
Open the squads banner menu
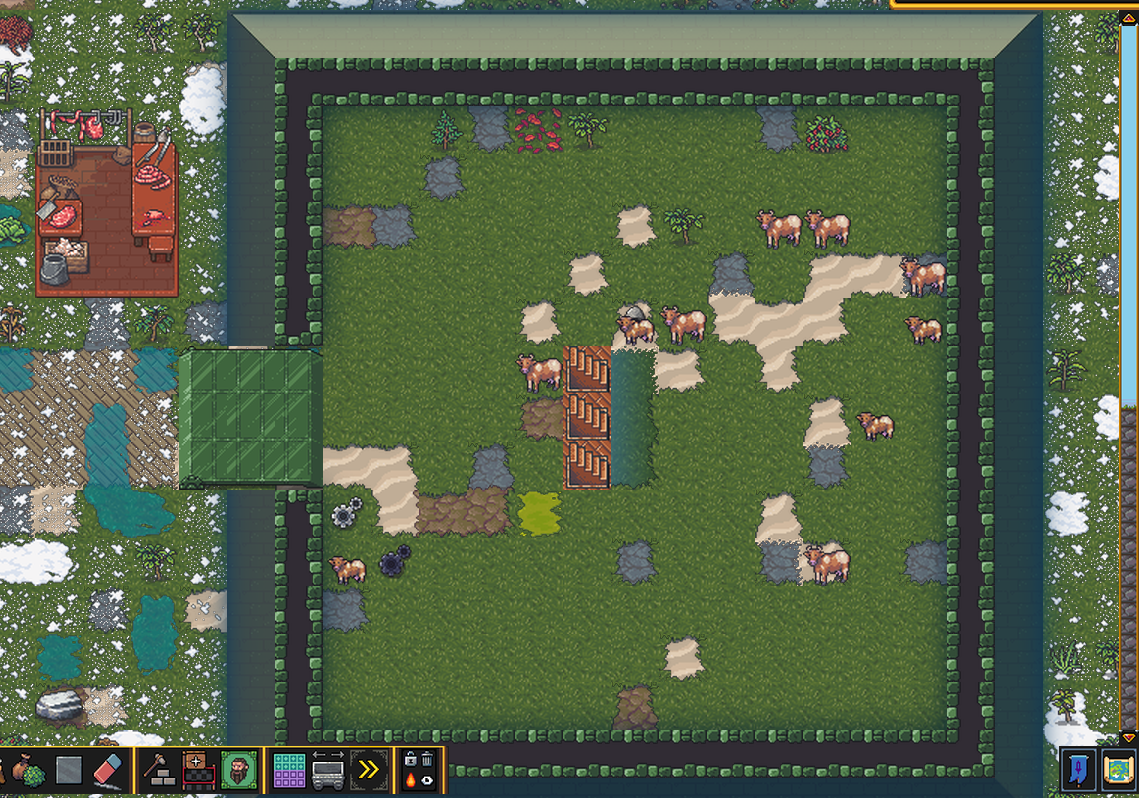[1078, 771]
